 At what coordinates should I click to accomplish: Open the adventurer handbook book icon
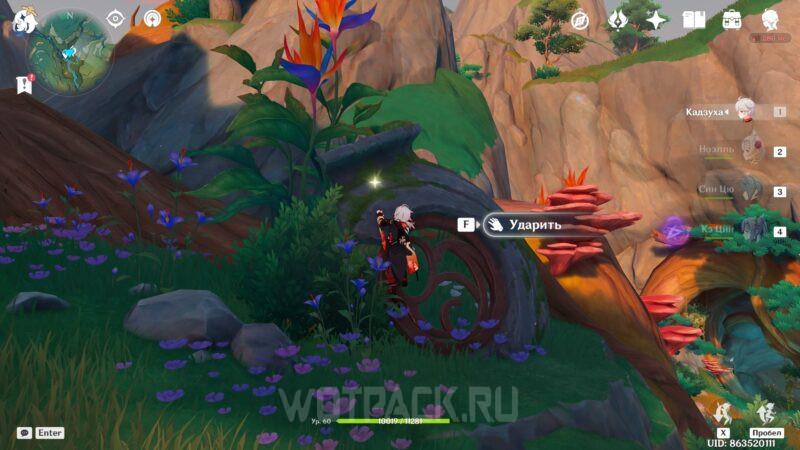(694, 20)
